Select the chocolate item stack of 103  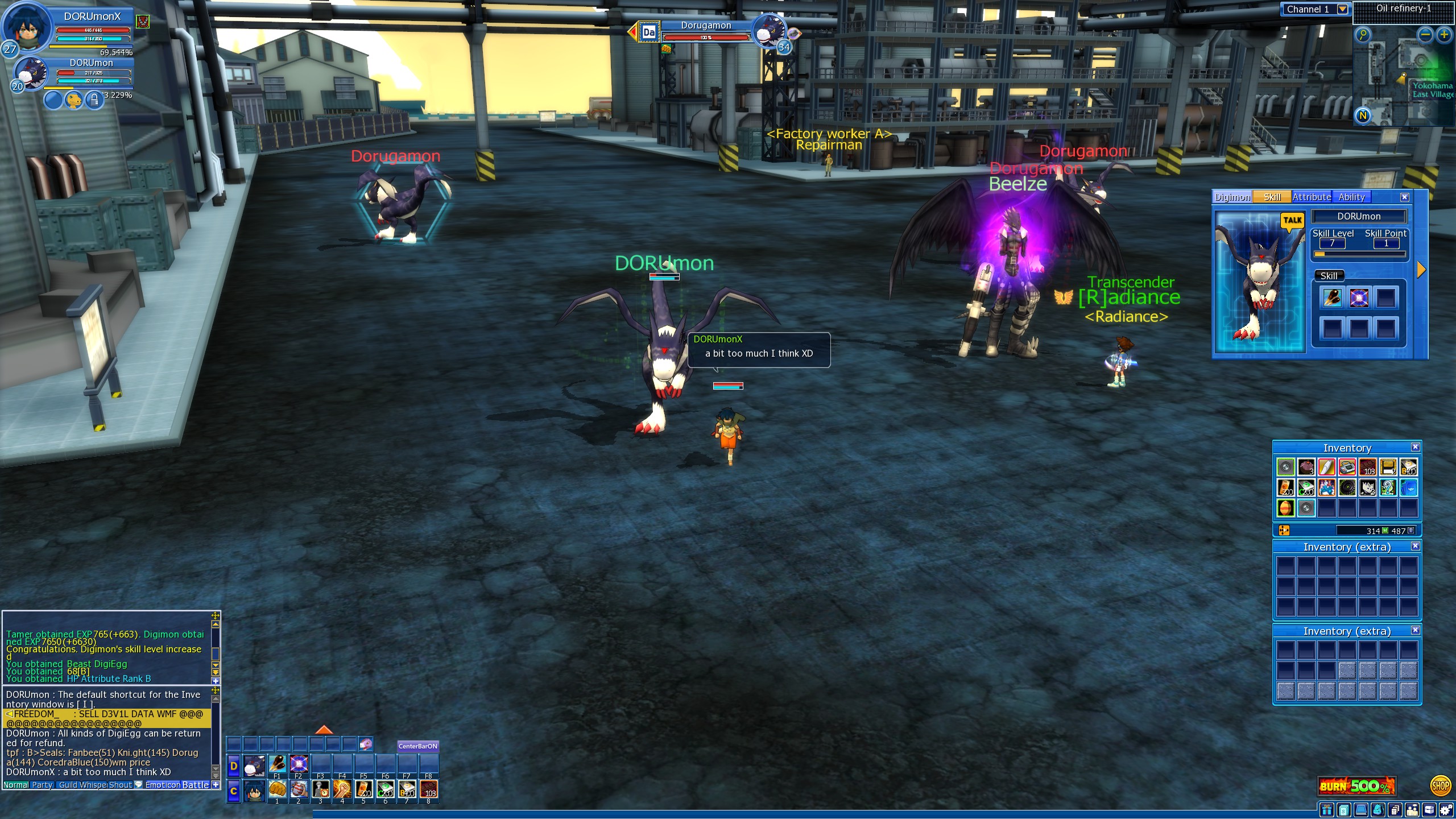point(1367,468)
